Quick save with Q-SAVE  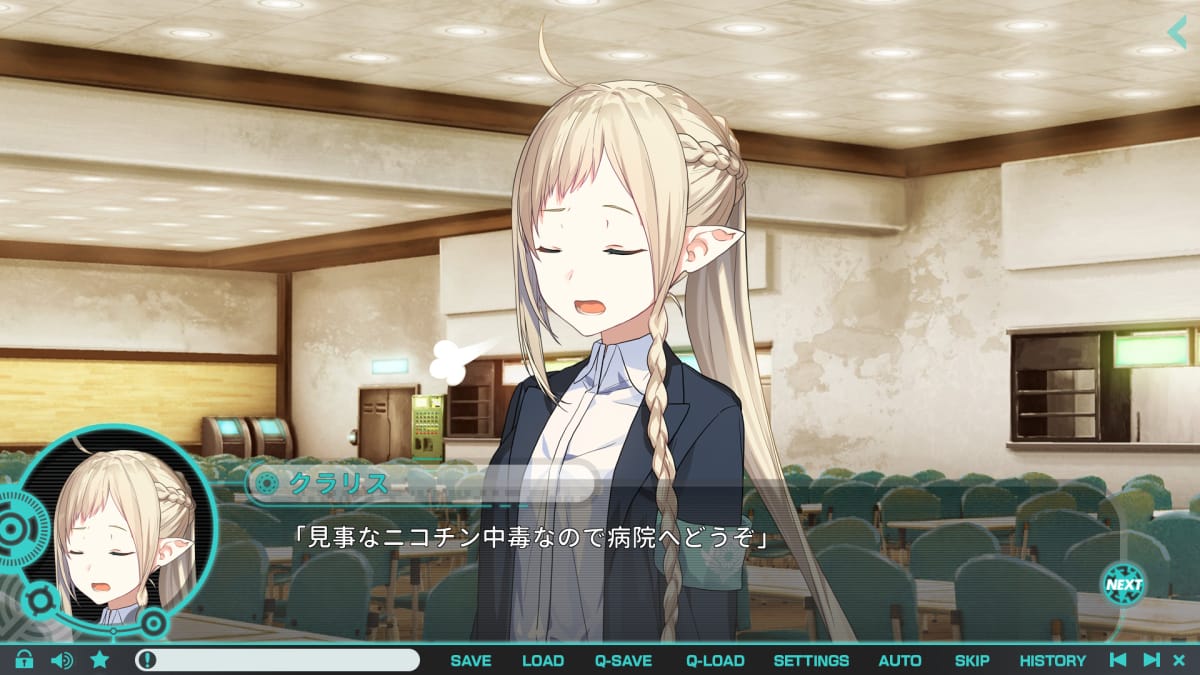(x=623, y=660)
